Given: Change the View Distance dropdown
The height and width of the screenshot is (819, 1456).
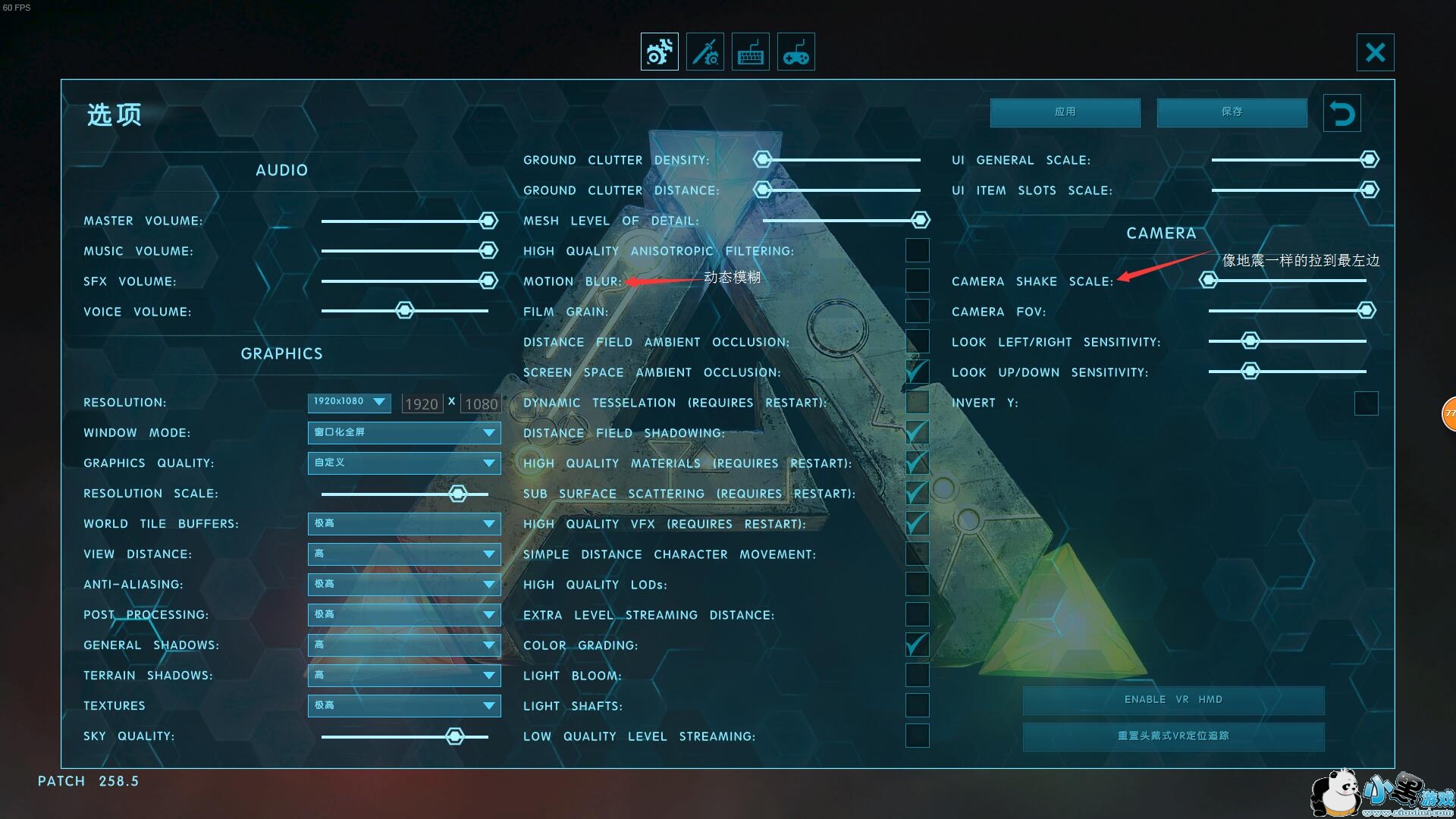Looking at the screenshot, I should click(x=403, y=554).
